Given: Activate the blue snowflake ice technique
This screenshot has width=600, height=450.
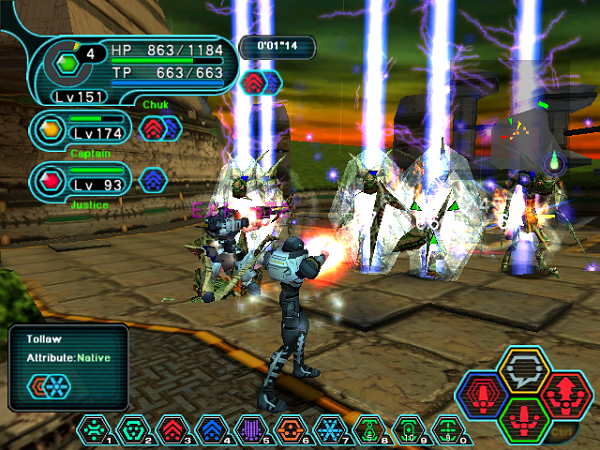Looking at the screenshot, I should [x=328, y=432].
